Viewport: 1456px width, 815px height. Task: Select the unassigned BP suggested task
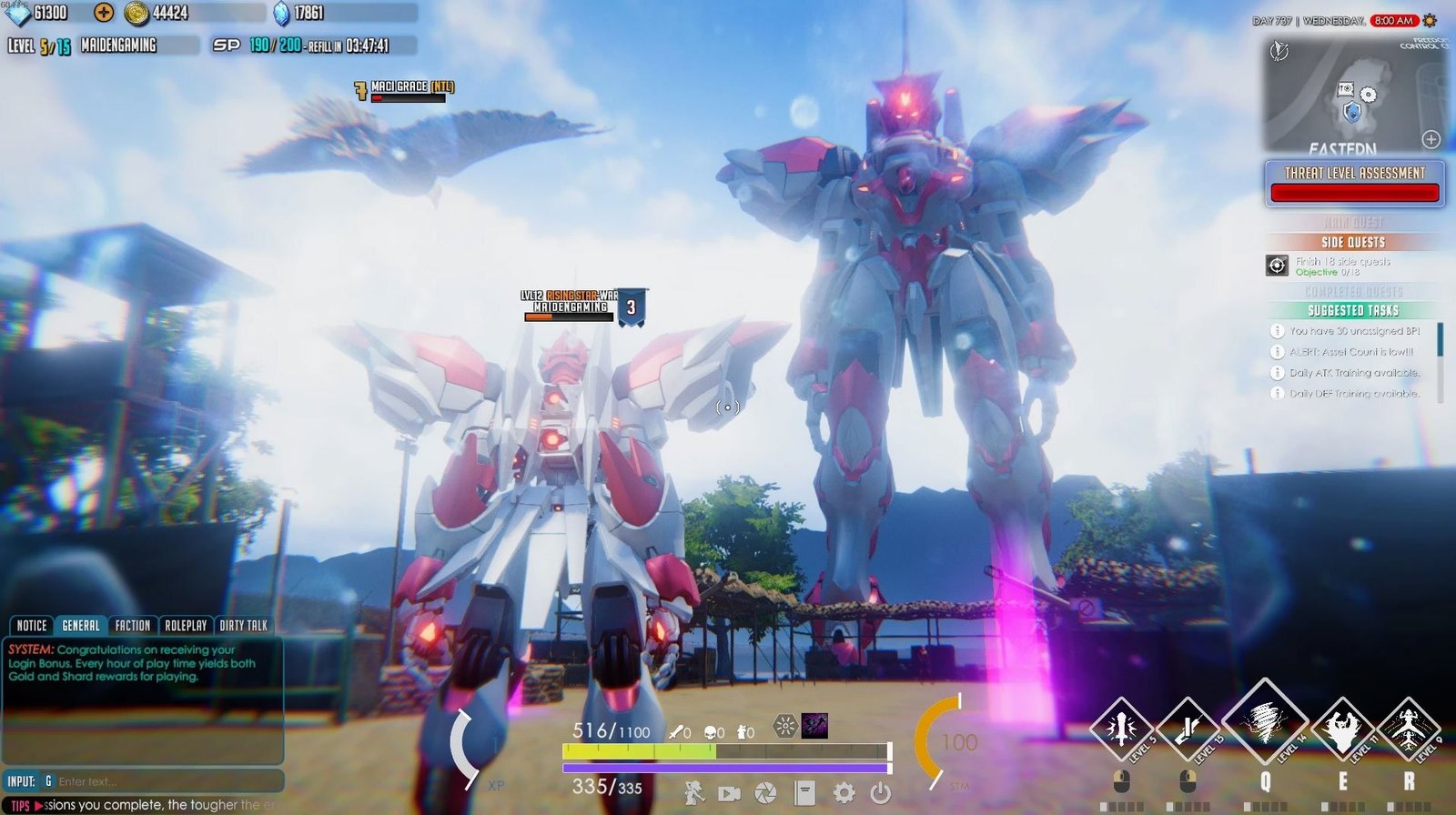coord(1353,331)
